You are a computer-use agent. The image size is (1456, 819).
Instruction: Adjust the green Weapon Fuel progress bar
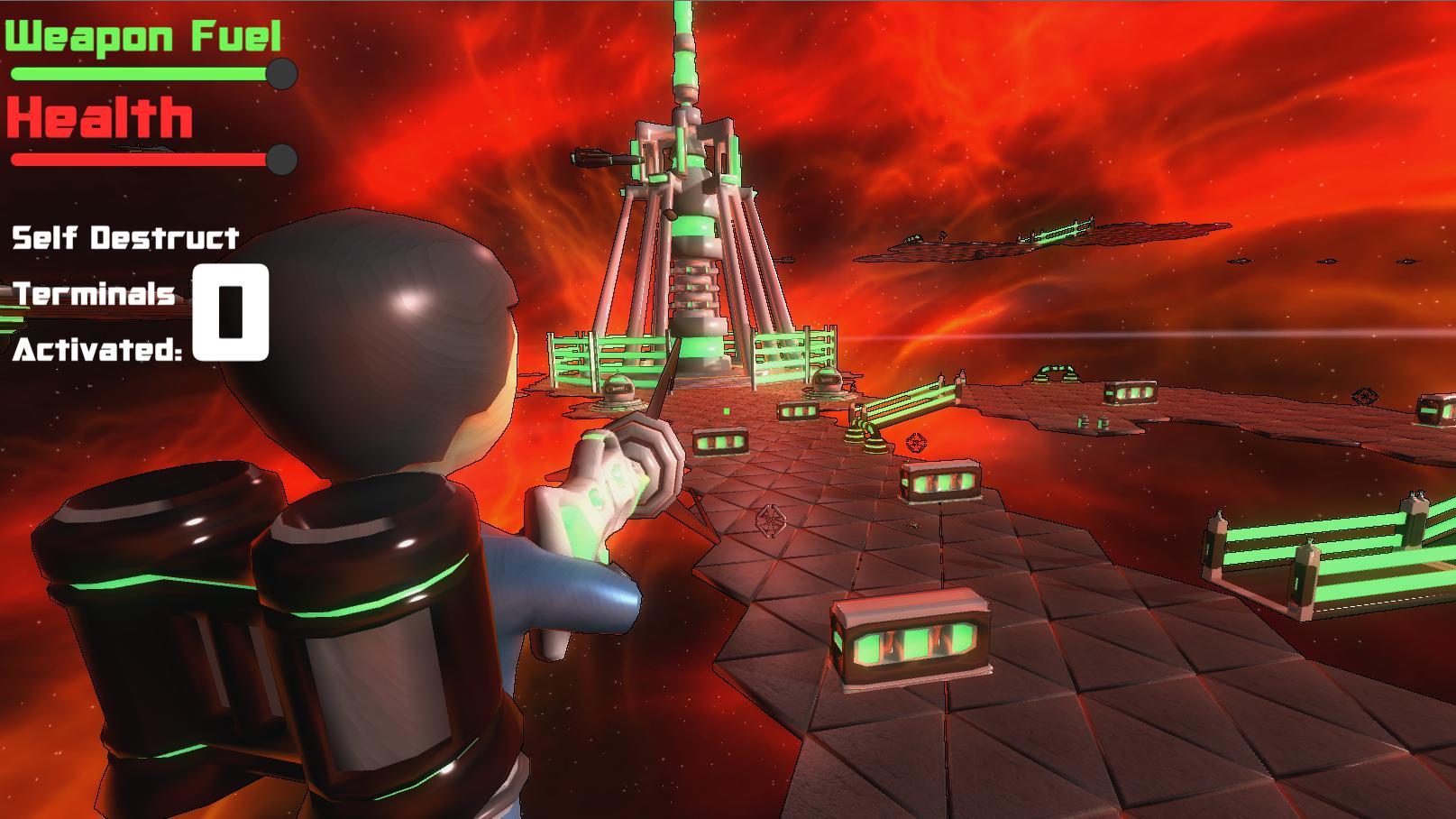(x=135, y=76)
